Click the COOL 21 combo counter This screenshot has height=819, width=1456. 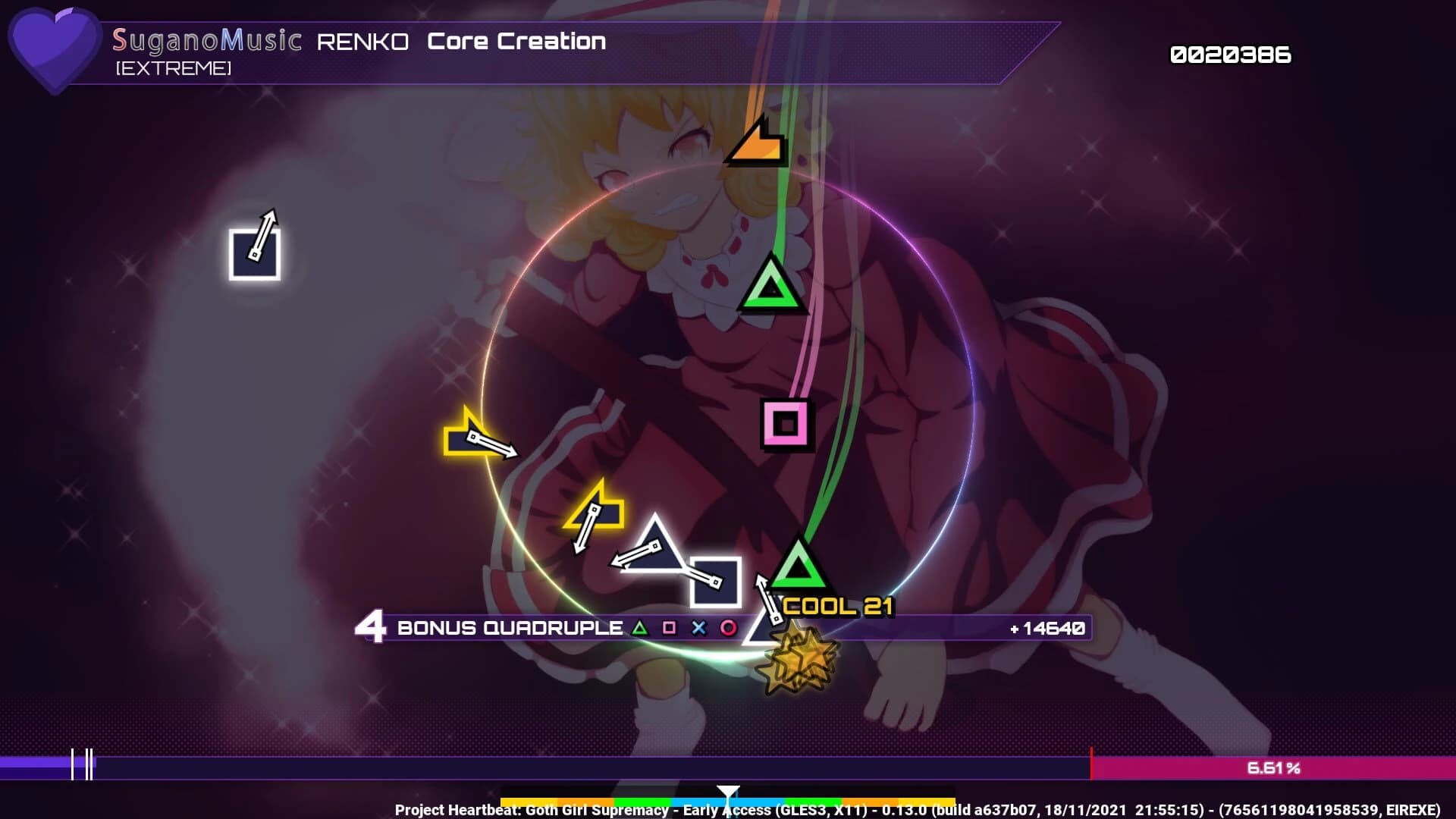tap(837, 607)
